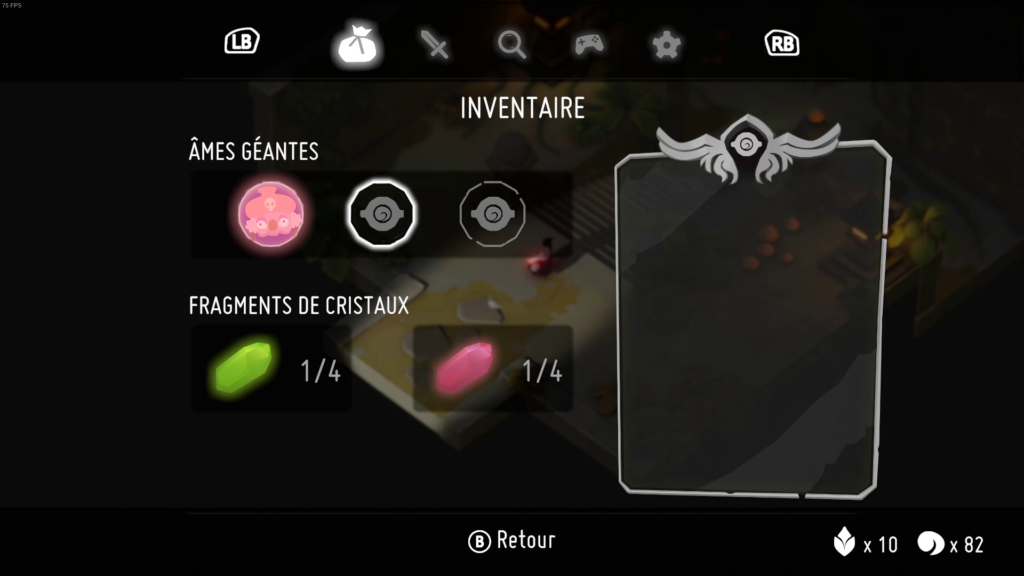Select the highlighted empty giant soul slot
This screenshot has width=1024, height=576.
(381, 213)
